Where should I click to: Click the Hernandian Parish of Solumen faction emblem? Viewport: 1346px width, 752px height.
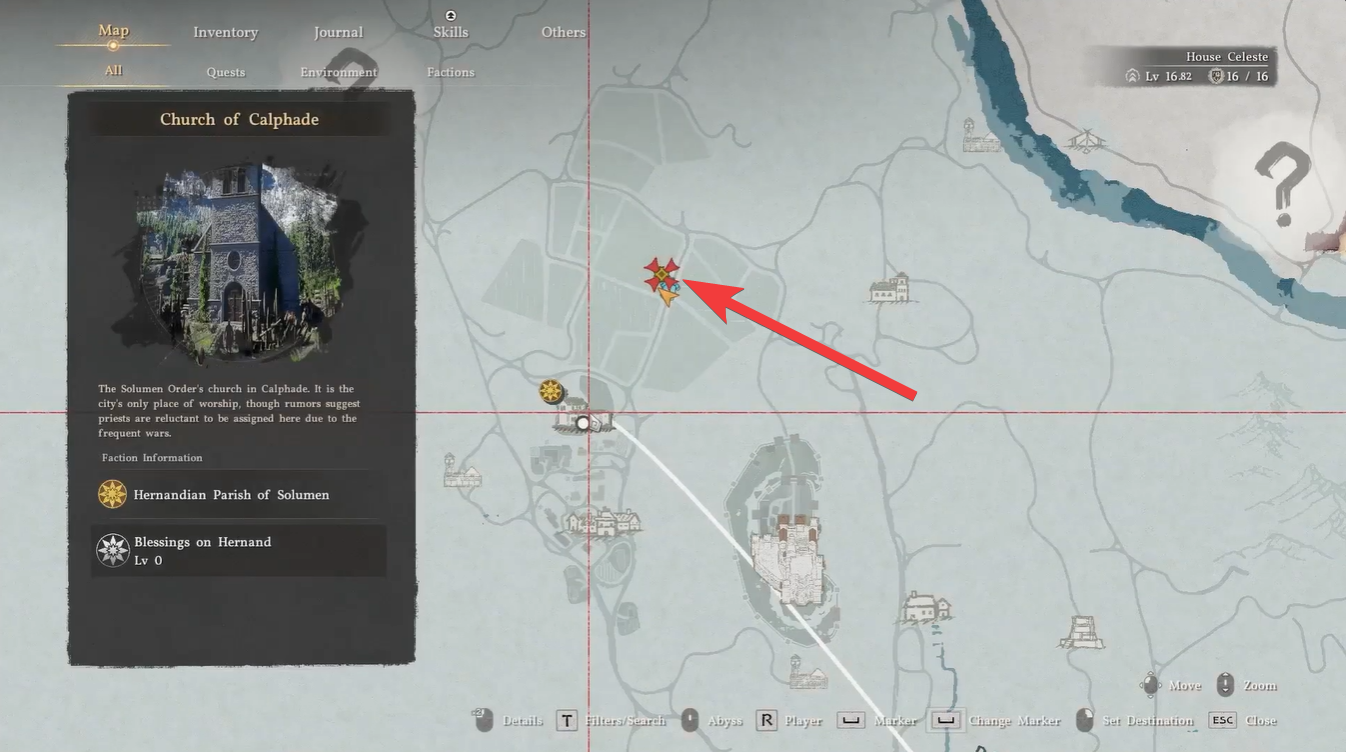click(x=113, y=494)
